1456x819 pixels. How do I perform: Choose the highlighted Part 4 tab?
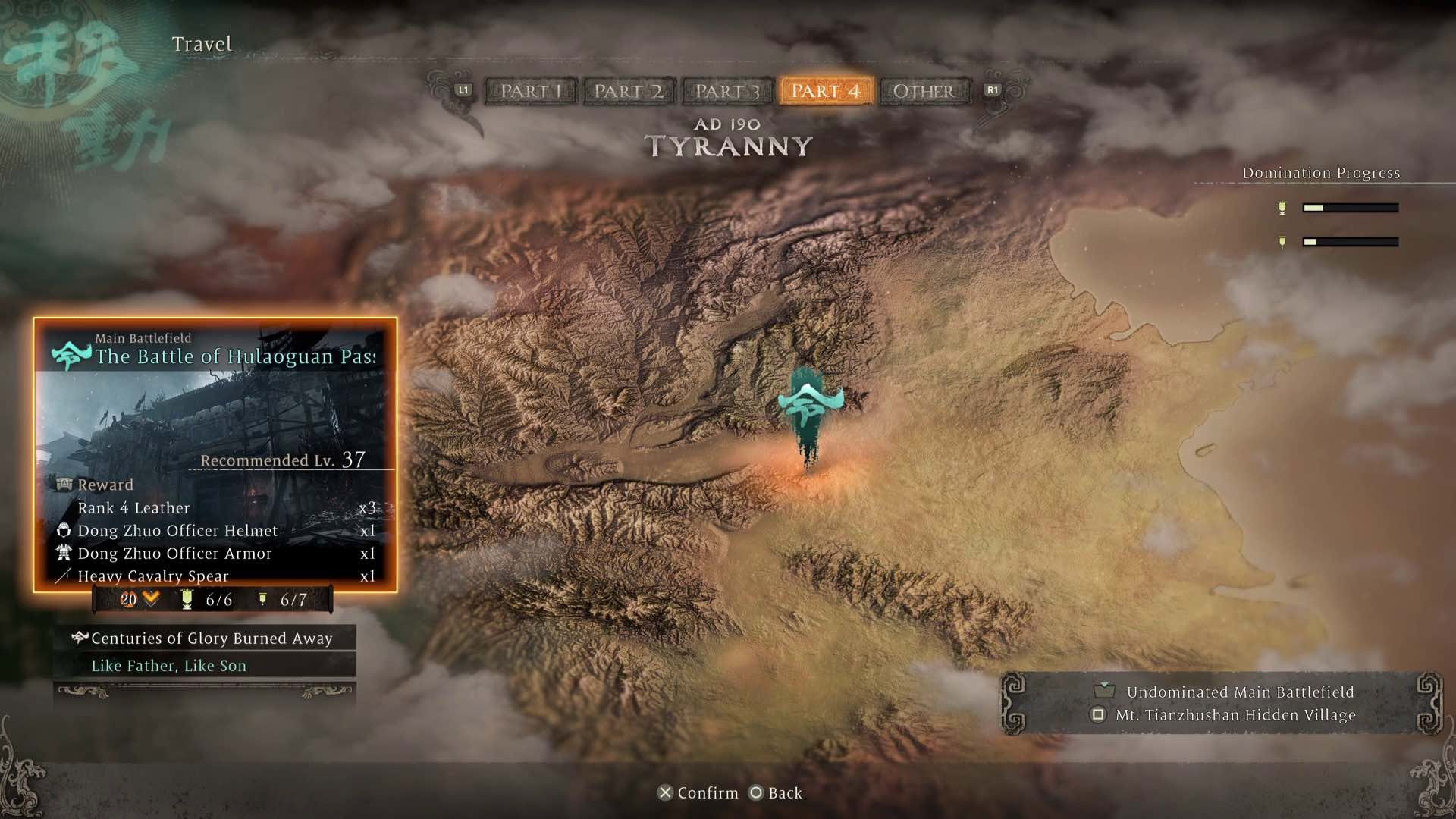click(826, 91)
